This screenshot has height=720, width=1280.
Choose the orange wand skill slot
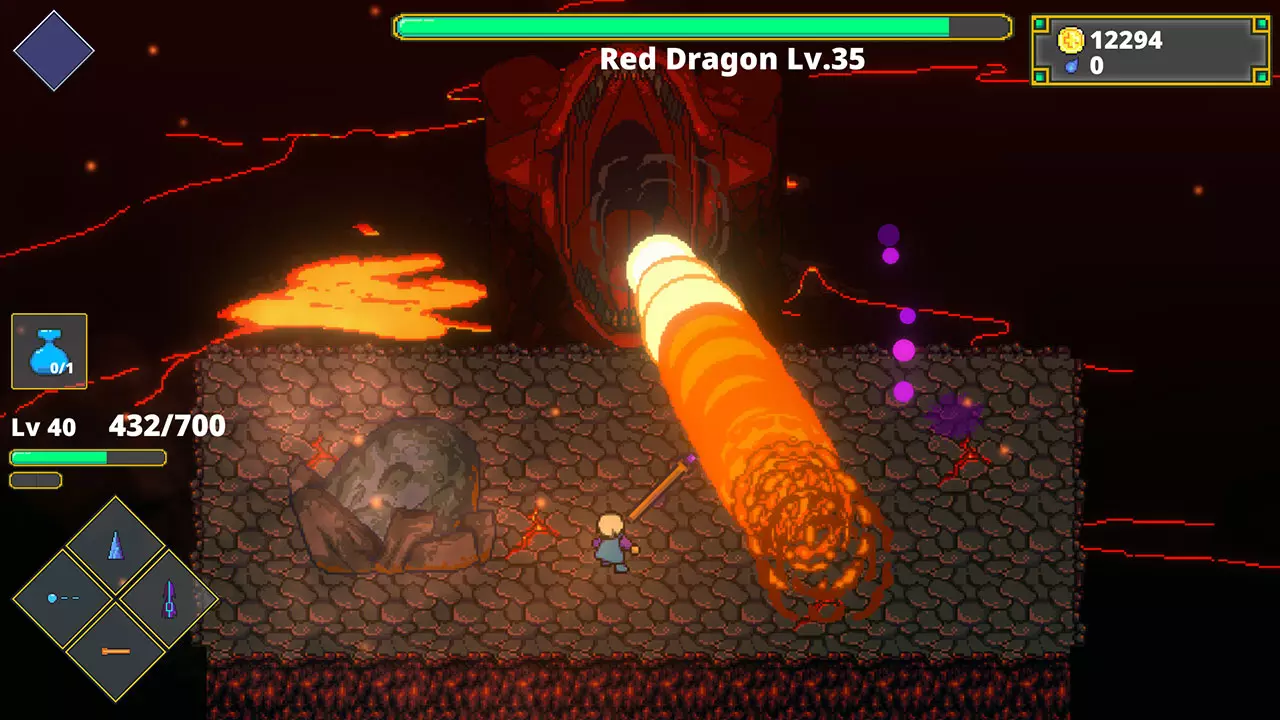(113, 652)
